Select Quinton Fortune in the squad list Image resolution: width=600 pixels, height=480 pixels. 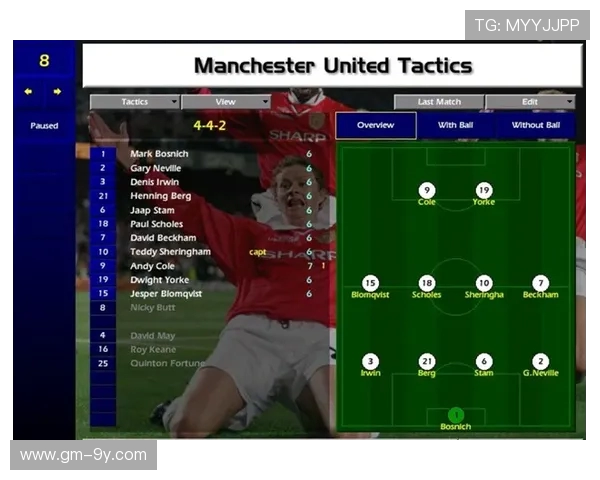coord(166,363)
